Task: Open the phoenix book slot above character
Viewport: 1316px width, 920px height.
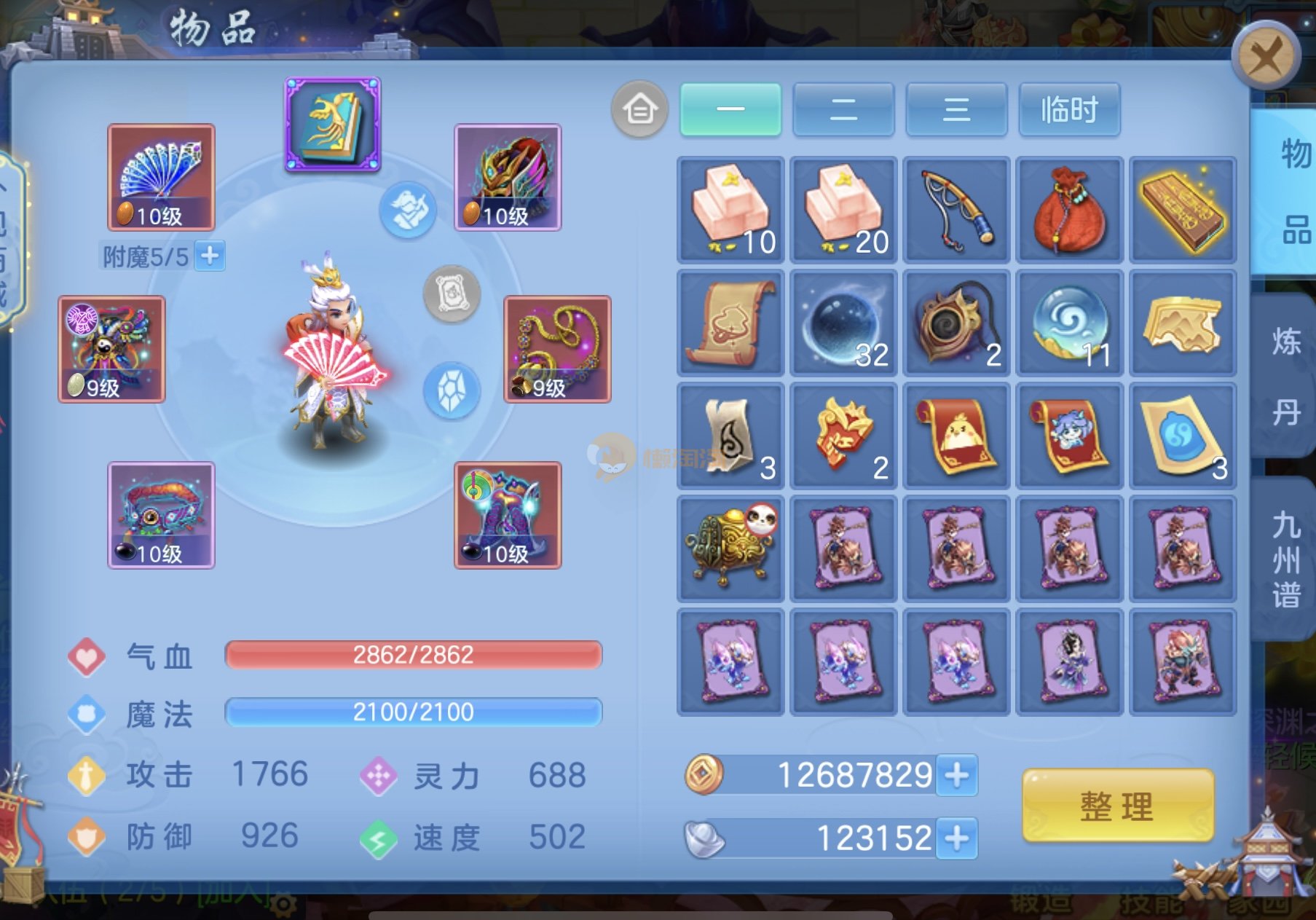Action: click(333, 124)
